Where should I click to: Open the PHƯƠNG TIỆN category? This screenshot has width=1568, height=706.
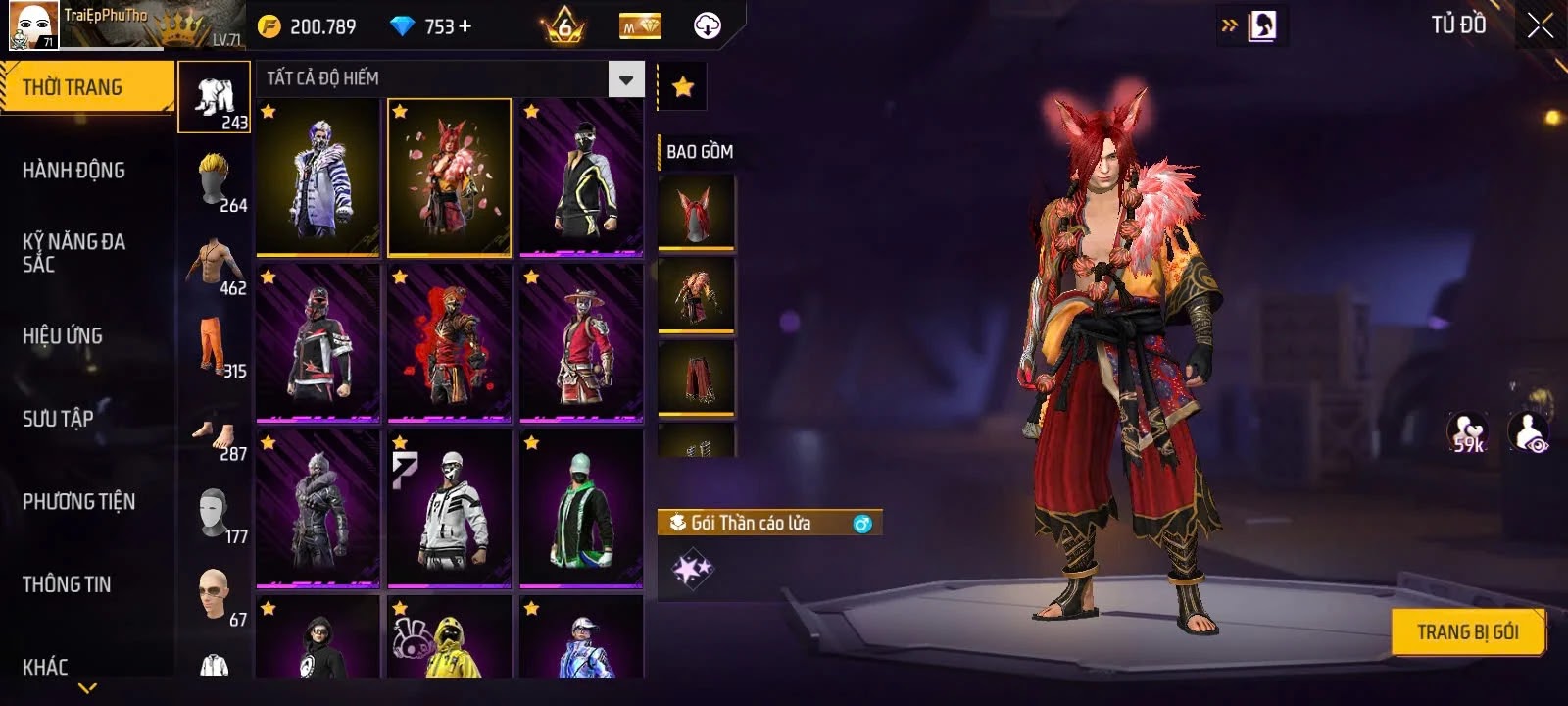coord(78,502)
